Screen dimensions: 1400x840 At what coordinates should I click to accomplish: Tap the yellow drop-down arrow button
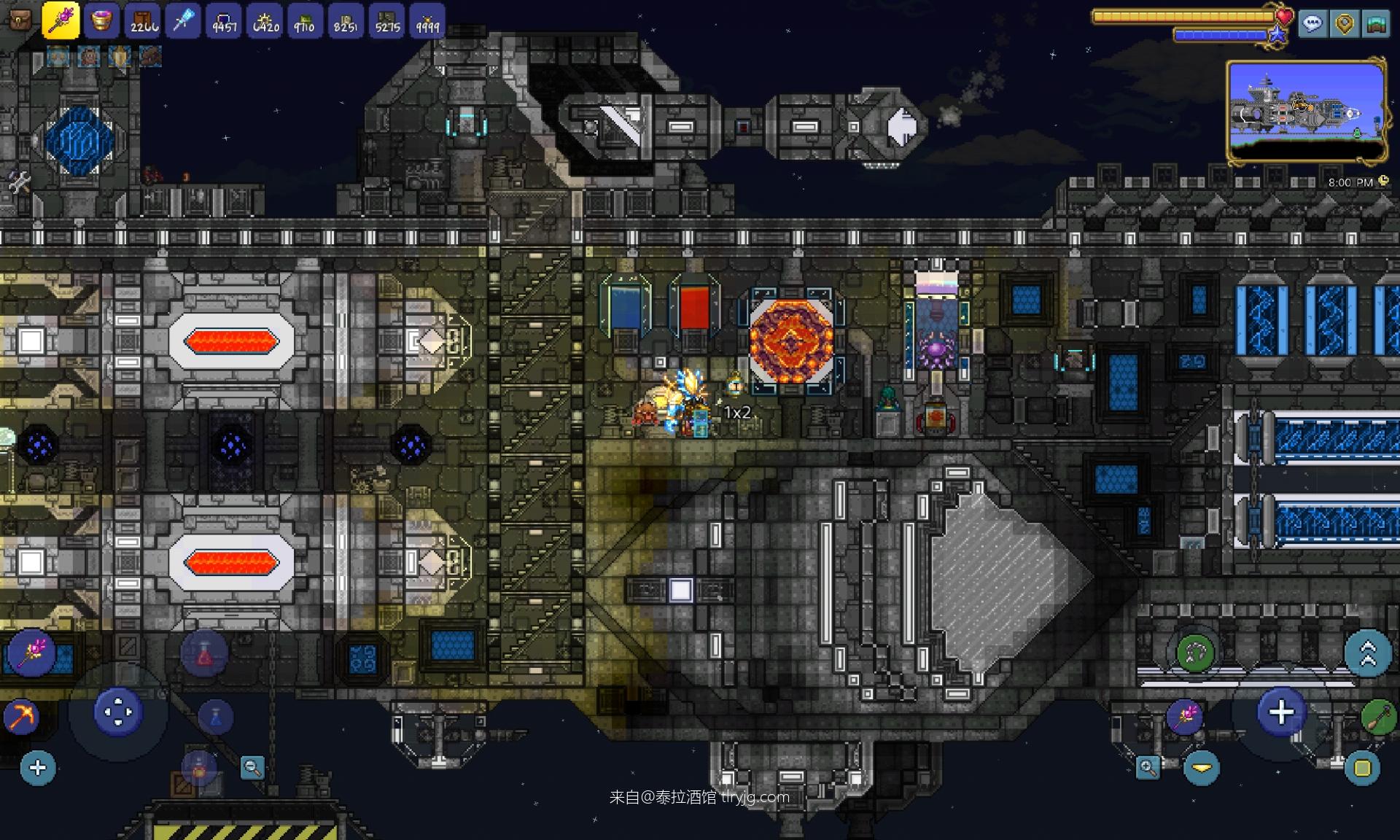click(x=1201, y=768)
